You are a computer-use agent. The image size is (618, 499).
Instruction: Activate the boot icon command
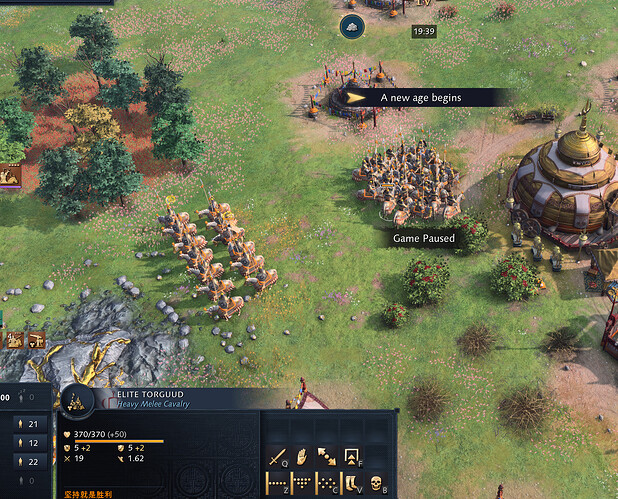[352, 483]
